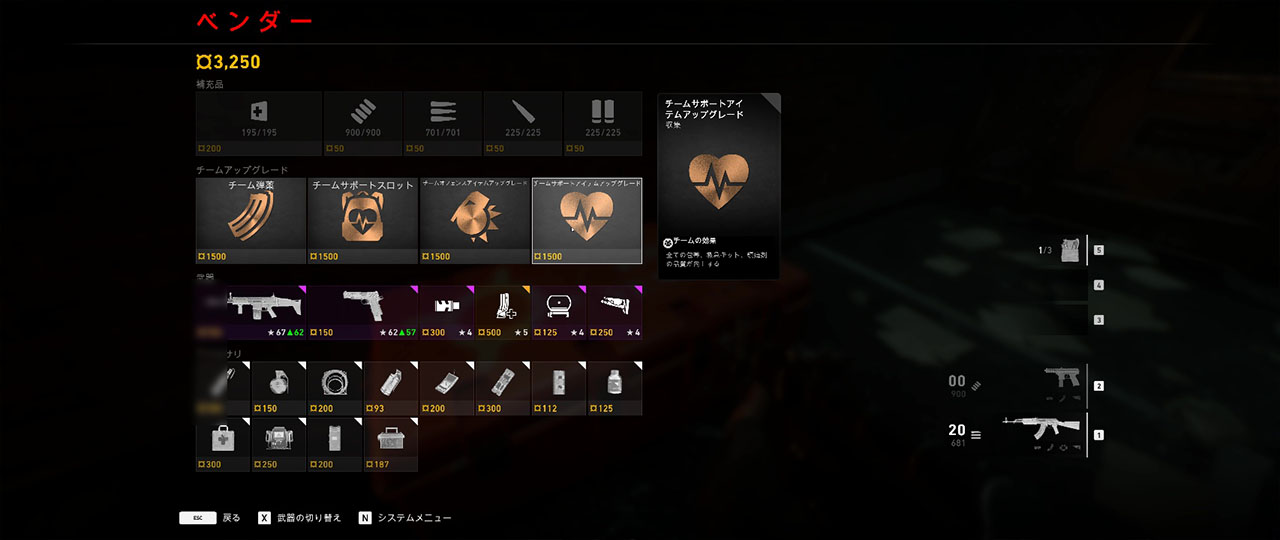Select the 200-copper barbed wire coil
The image size is (1280, 540).
(334, 388)
